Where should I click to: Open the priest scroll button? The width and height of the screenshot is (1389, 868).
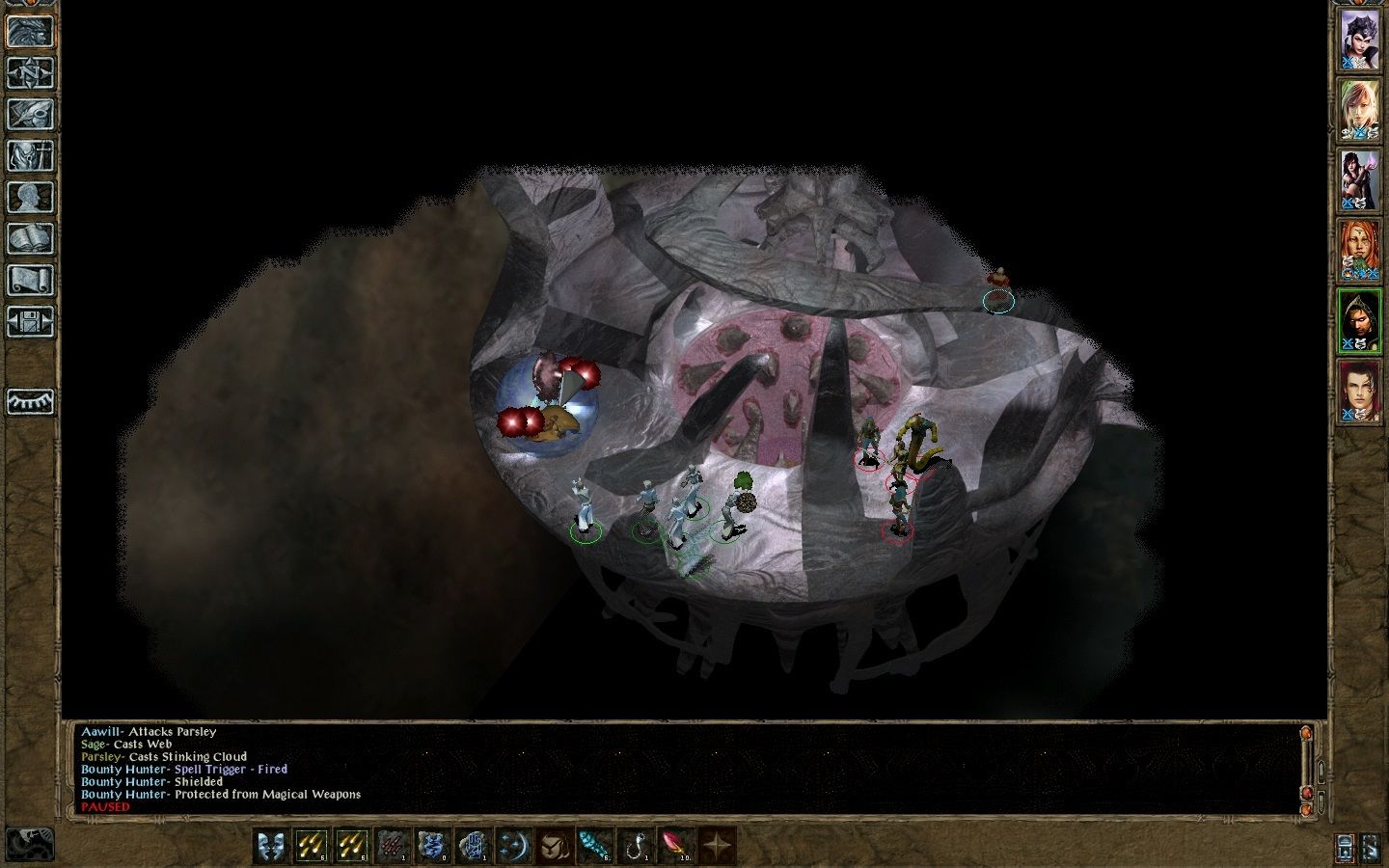(x=30, y=281)
